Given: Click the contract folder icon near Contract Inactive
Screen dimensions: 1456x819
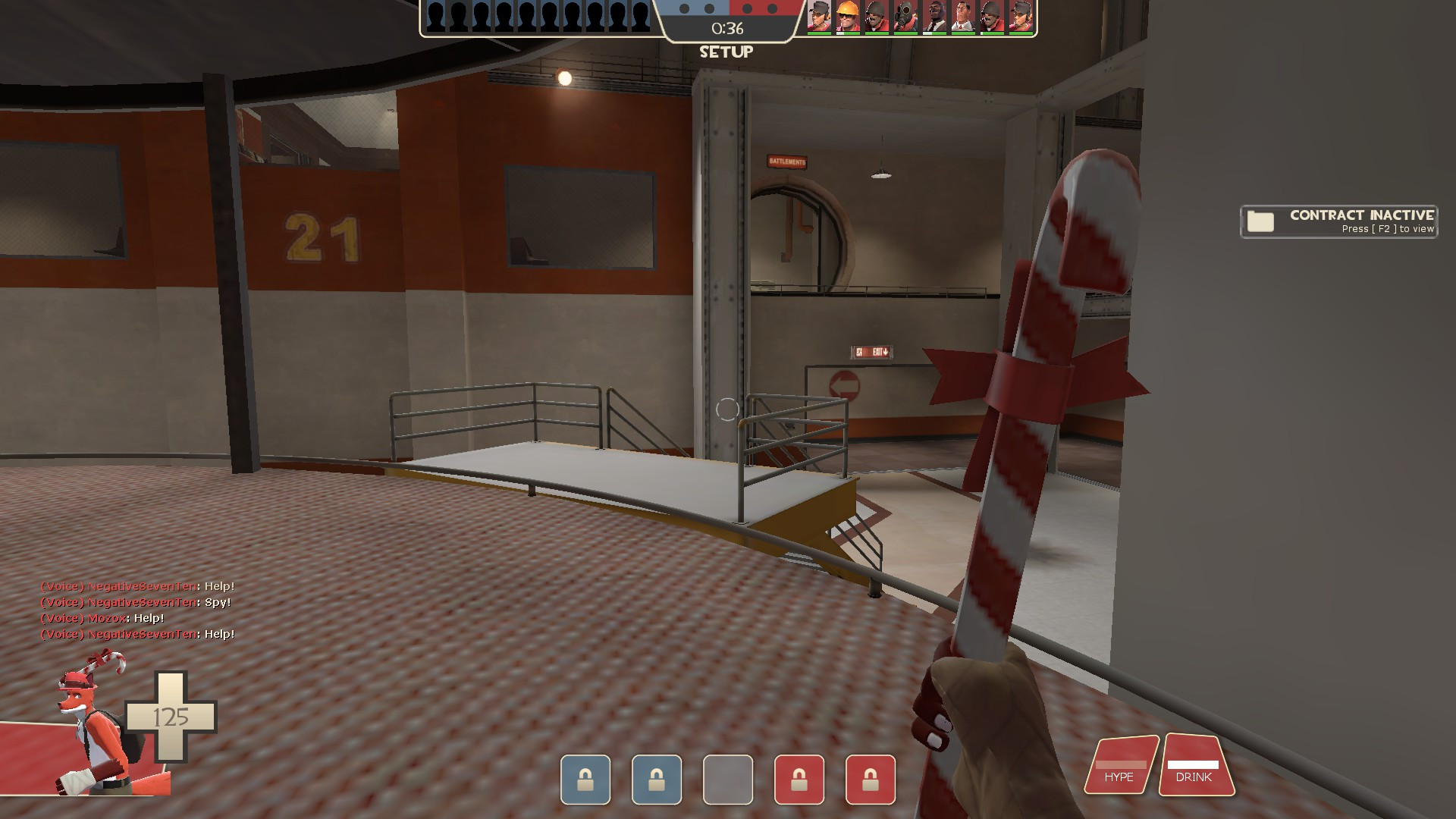Looking at the screenshot, I should pyautogui.click(x=1260, y=221).
